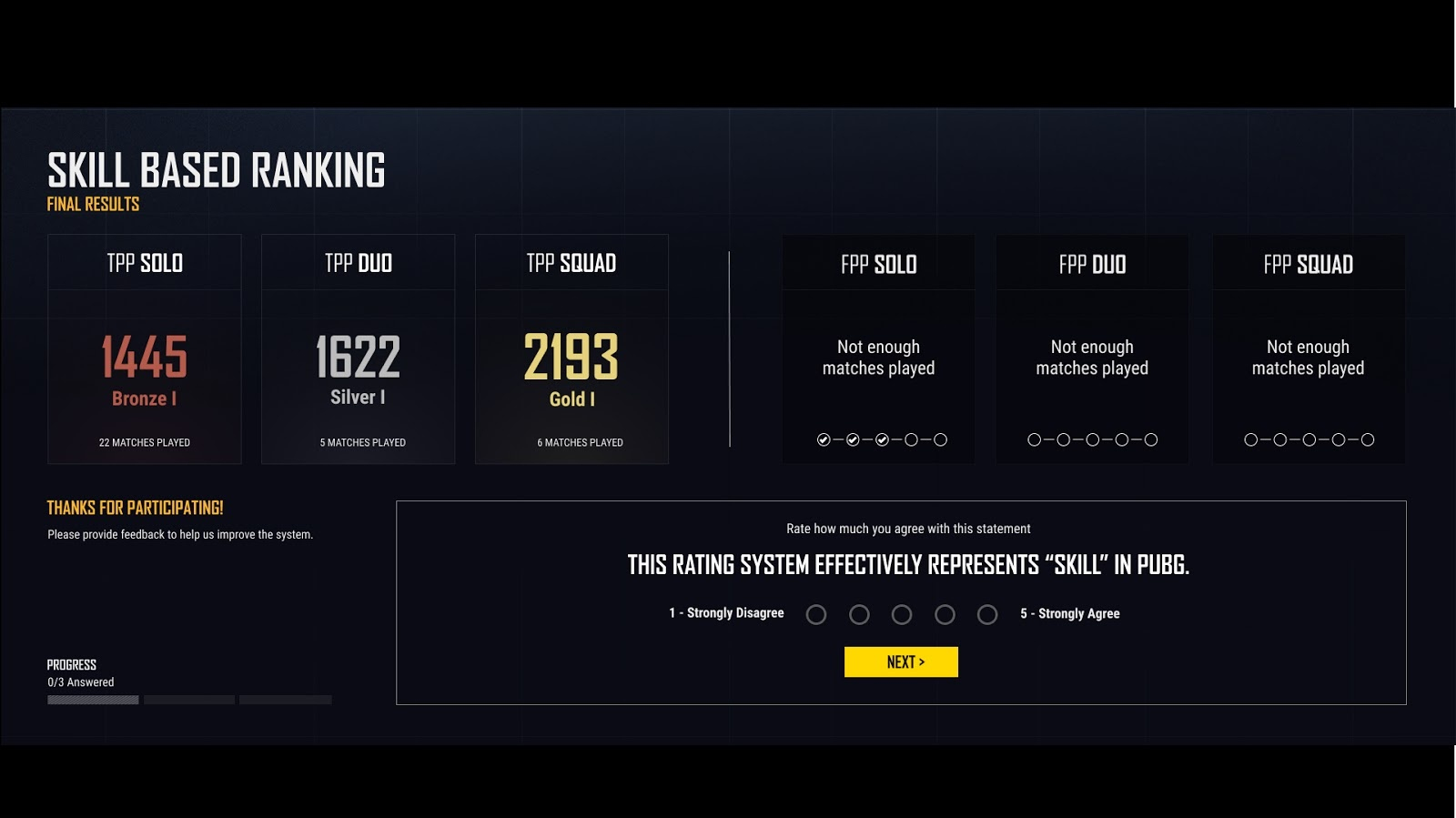This screenshot has height=818, width=1456.
Task: Click the FPP DUO card
Action: [x=1091, y=349]
